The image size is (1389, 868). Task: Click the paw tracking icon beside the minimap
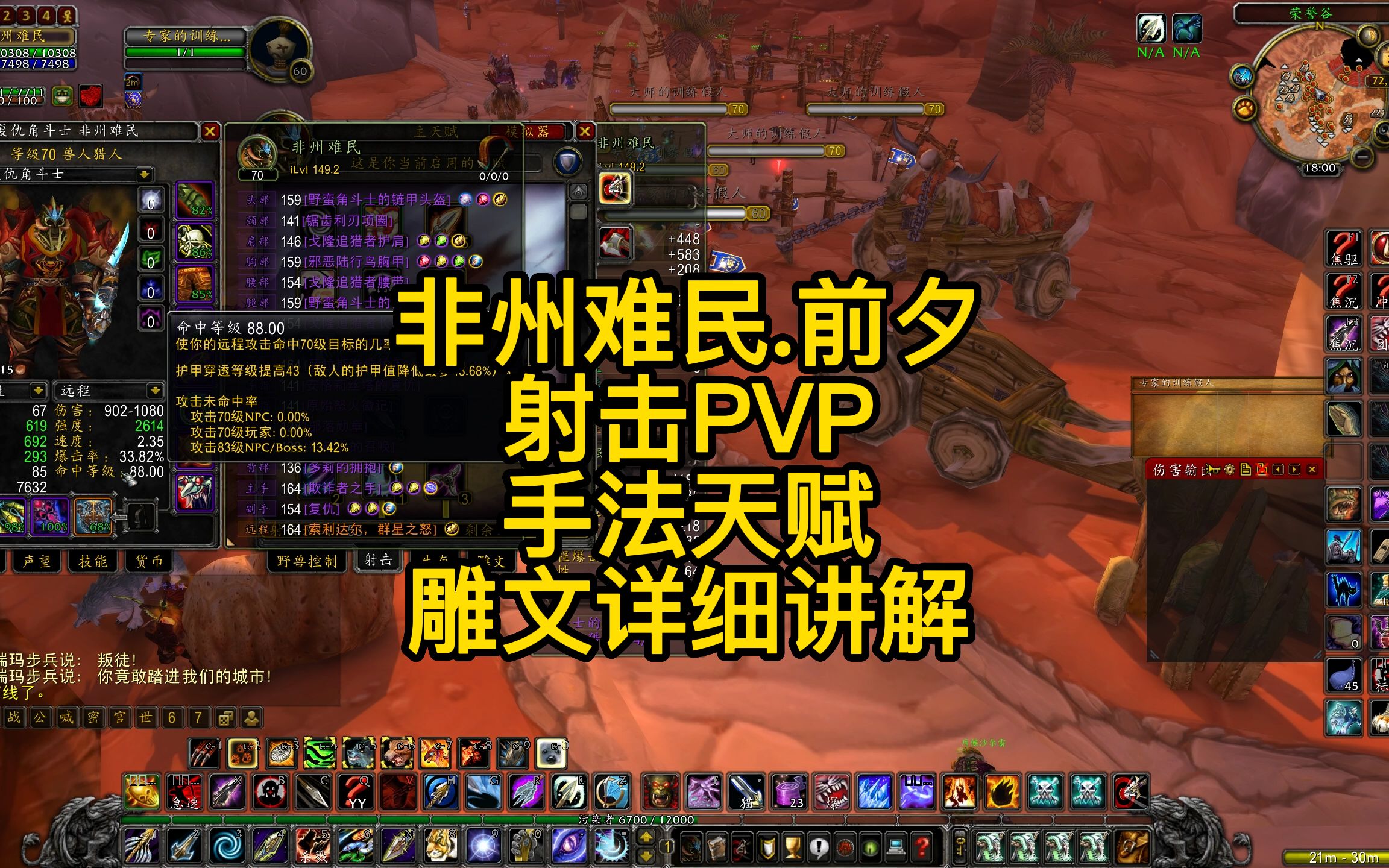[1246, 107]
